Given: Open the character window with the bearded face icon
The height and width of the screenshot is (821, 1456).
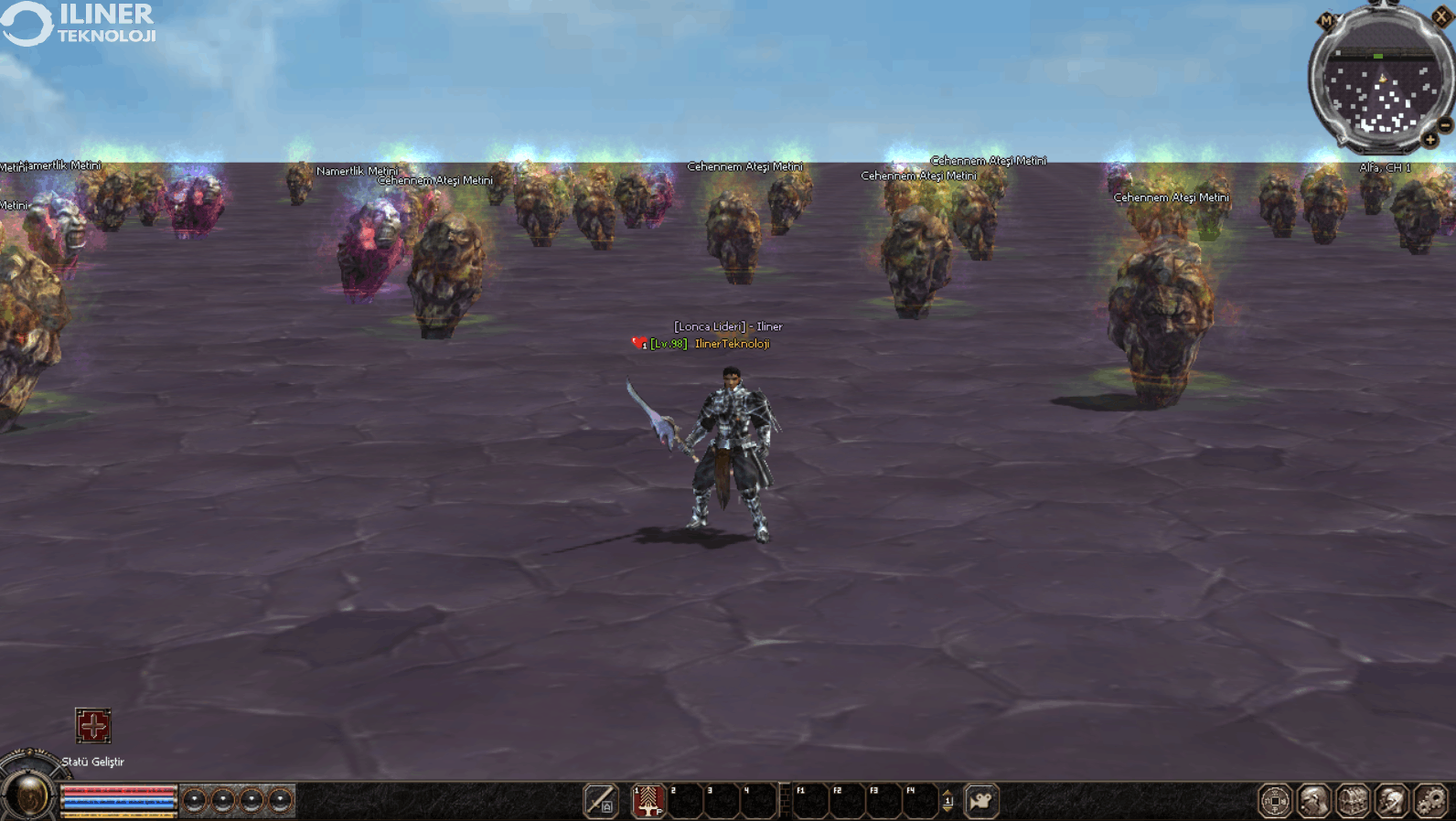Looking at the screenshot, I should [1314, 801].
